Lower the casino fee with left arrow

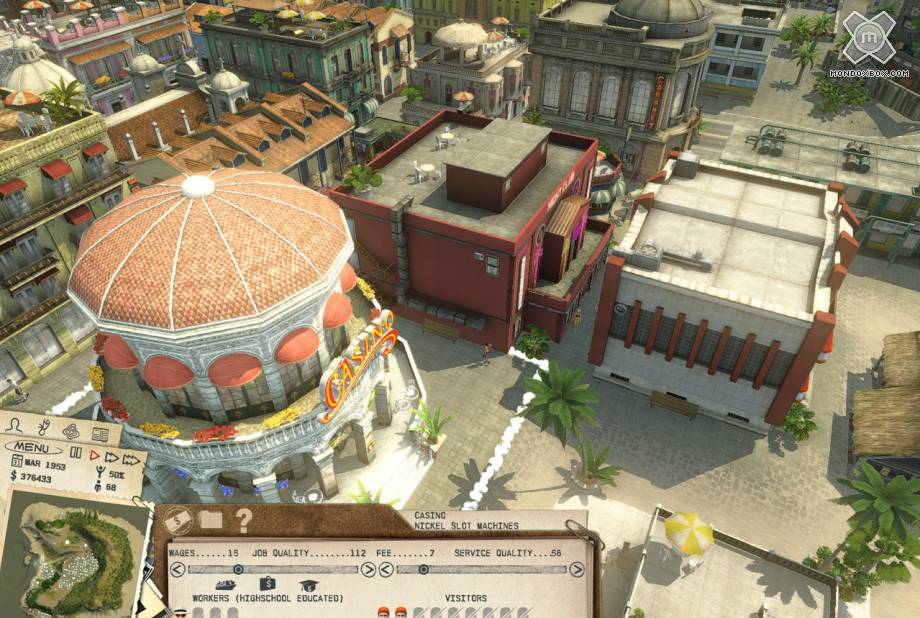[386, 570]
